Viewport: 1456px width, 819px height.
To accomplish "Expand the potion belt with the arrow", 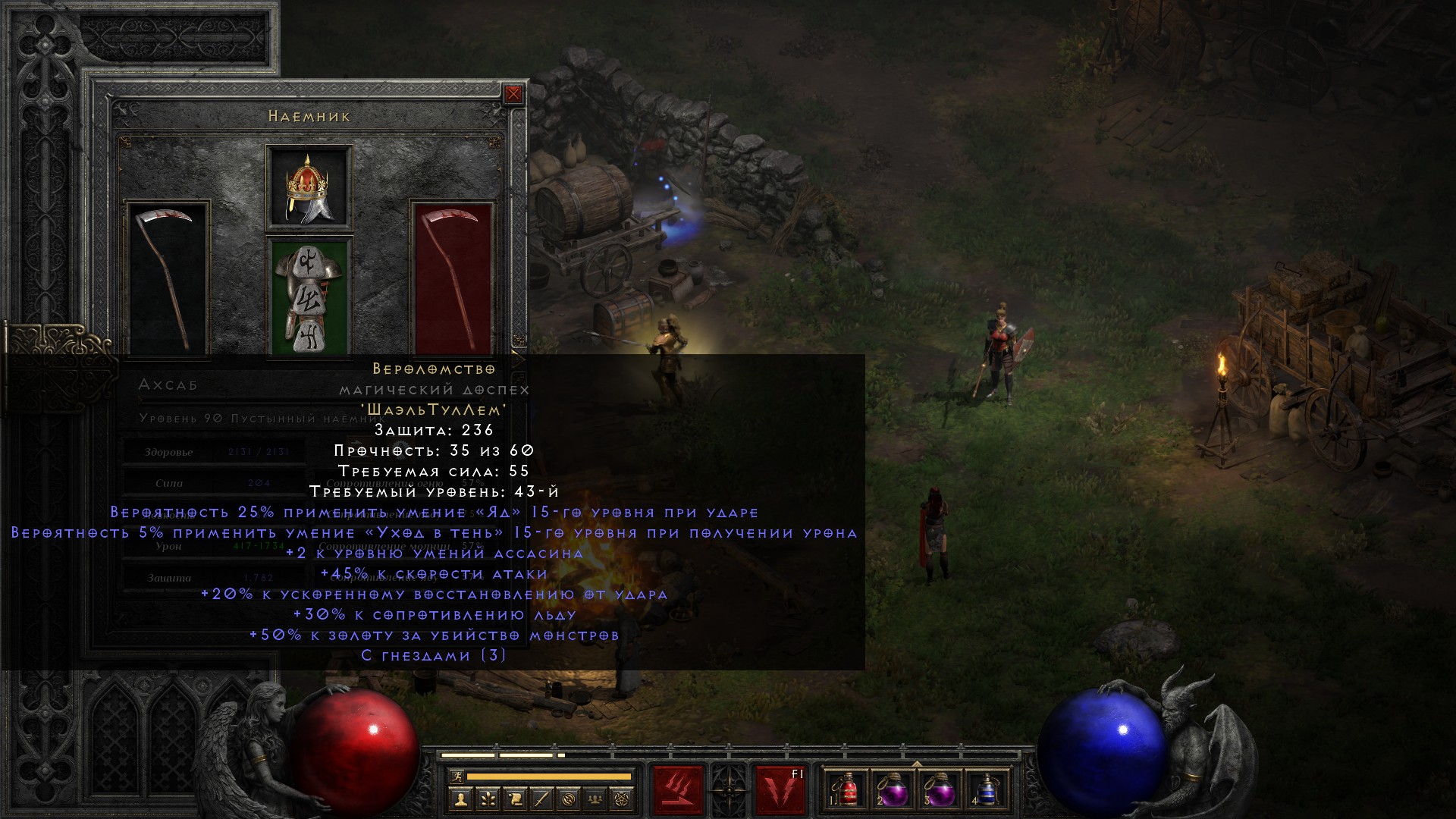I will point(917,764).
